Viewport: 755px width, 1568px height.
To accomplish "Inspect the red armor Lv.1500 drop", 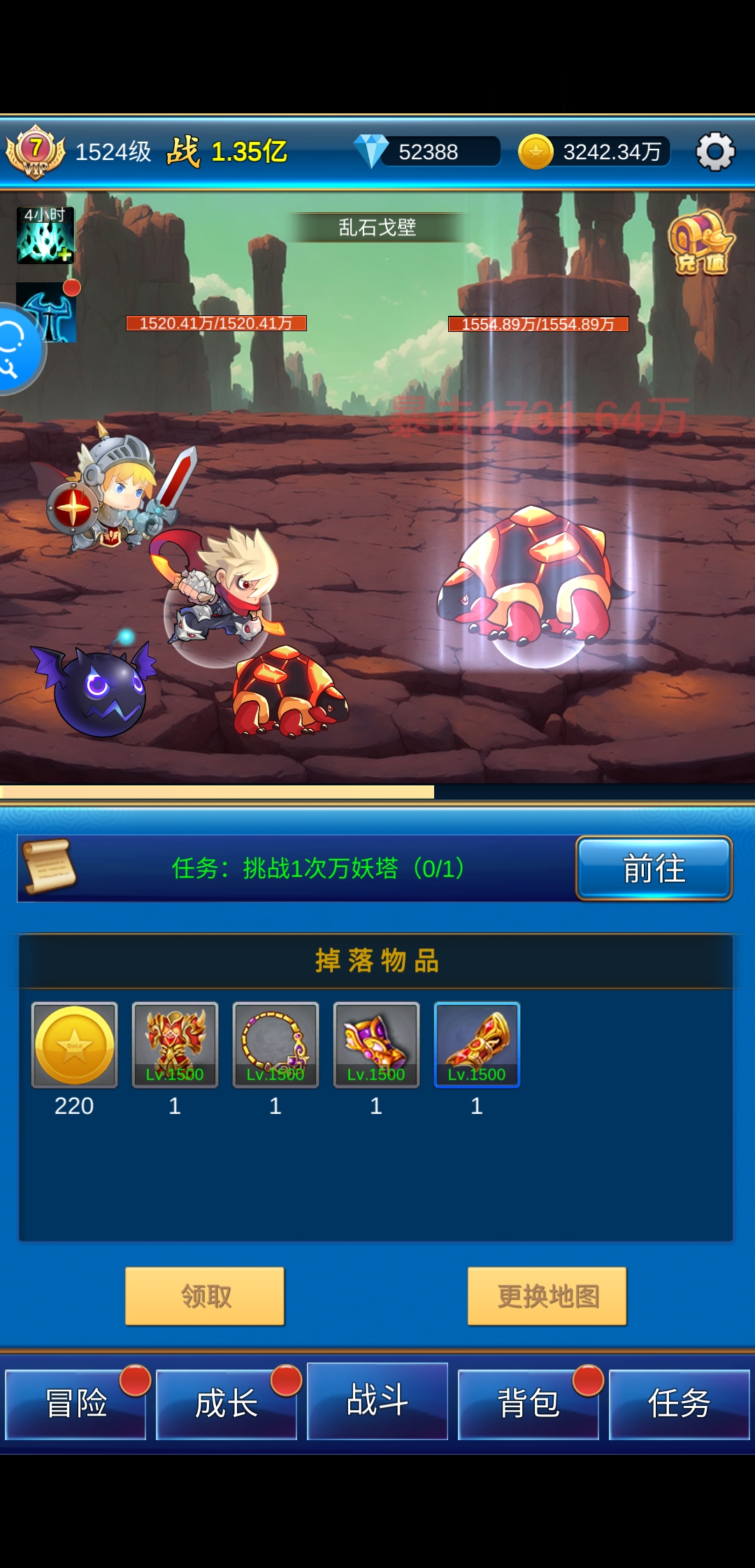I will coord(175,1045).
